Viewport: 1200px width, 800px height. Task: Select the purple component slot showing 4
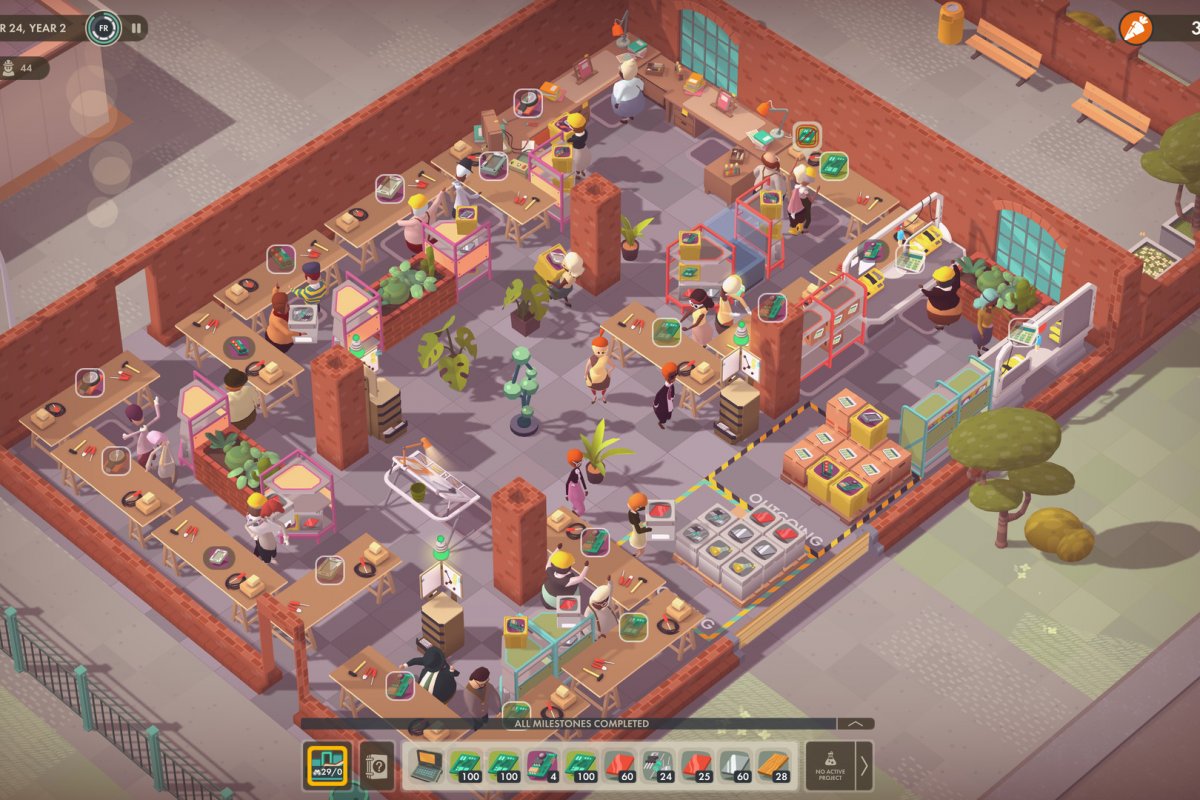[x=541, y=766]
